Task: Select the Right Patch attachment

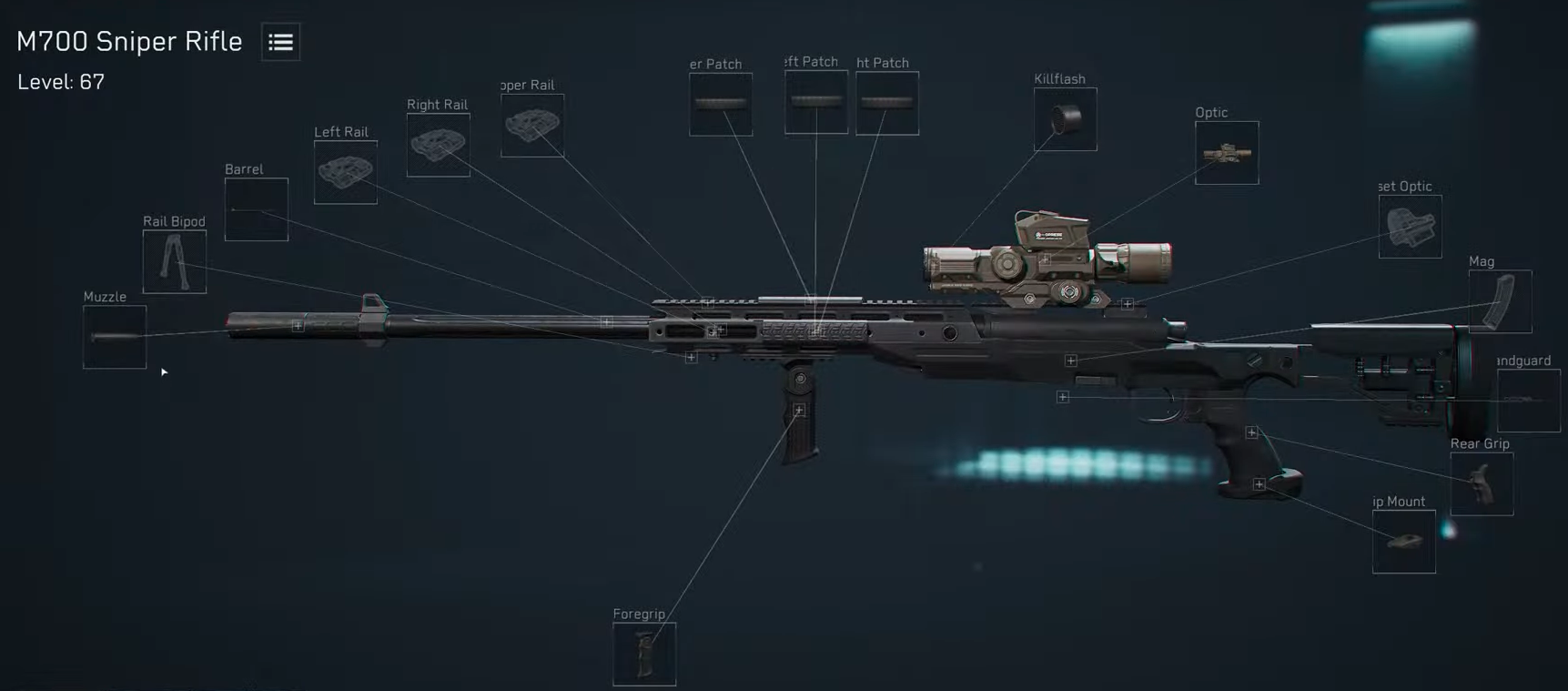Action: pos(886,101)
